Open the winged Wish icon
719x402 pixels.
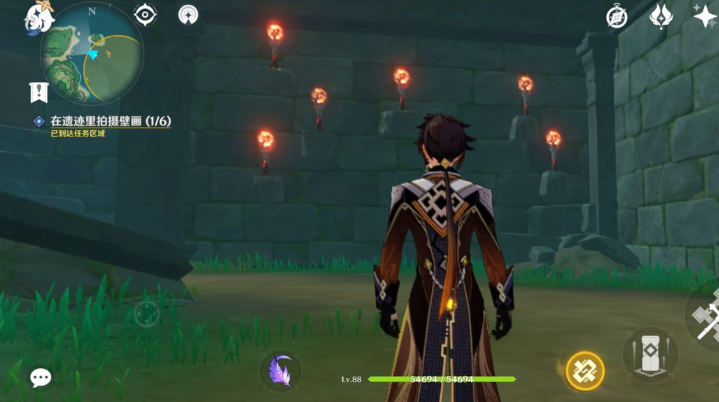click(661, 16)
